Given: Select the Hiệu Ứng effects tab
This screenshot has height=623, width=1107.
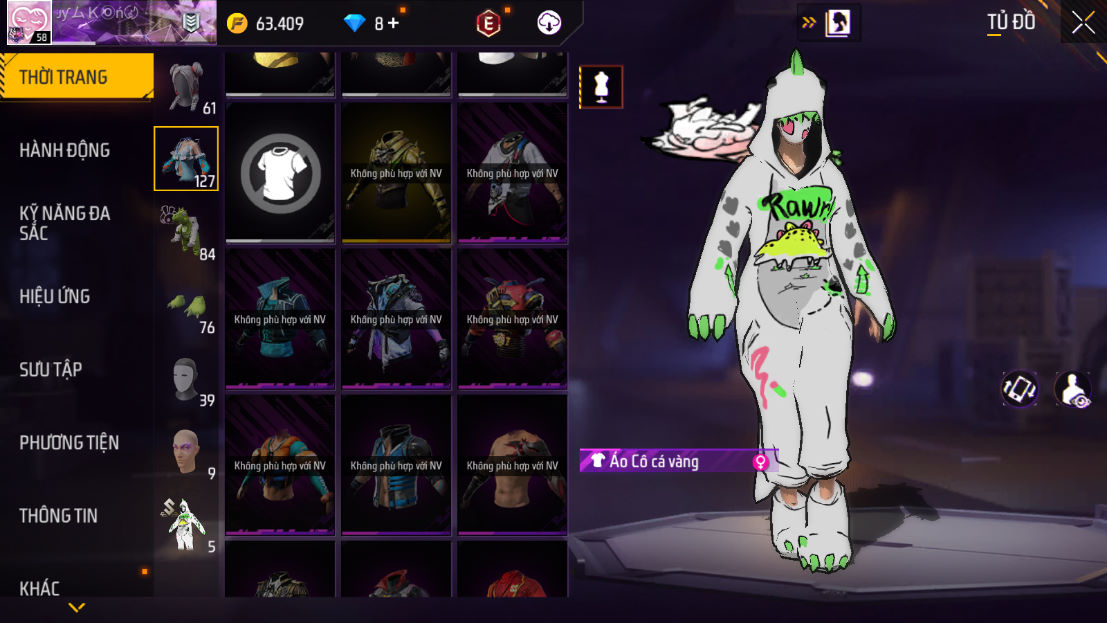Looking at the screenshot, I should click(55, 296).
